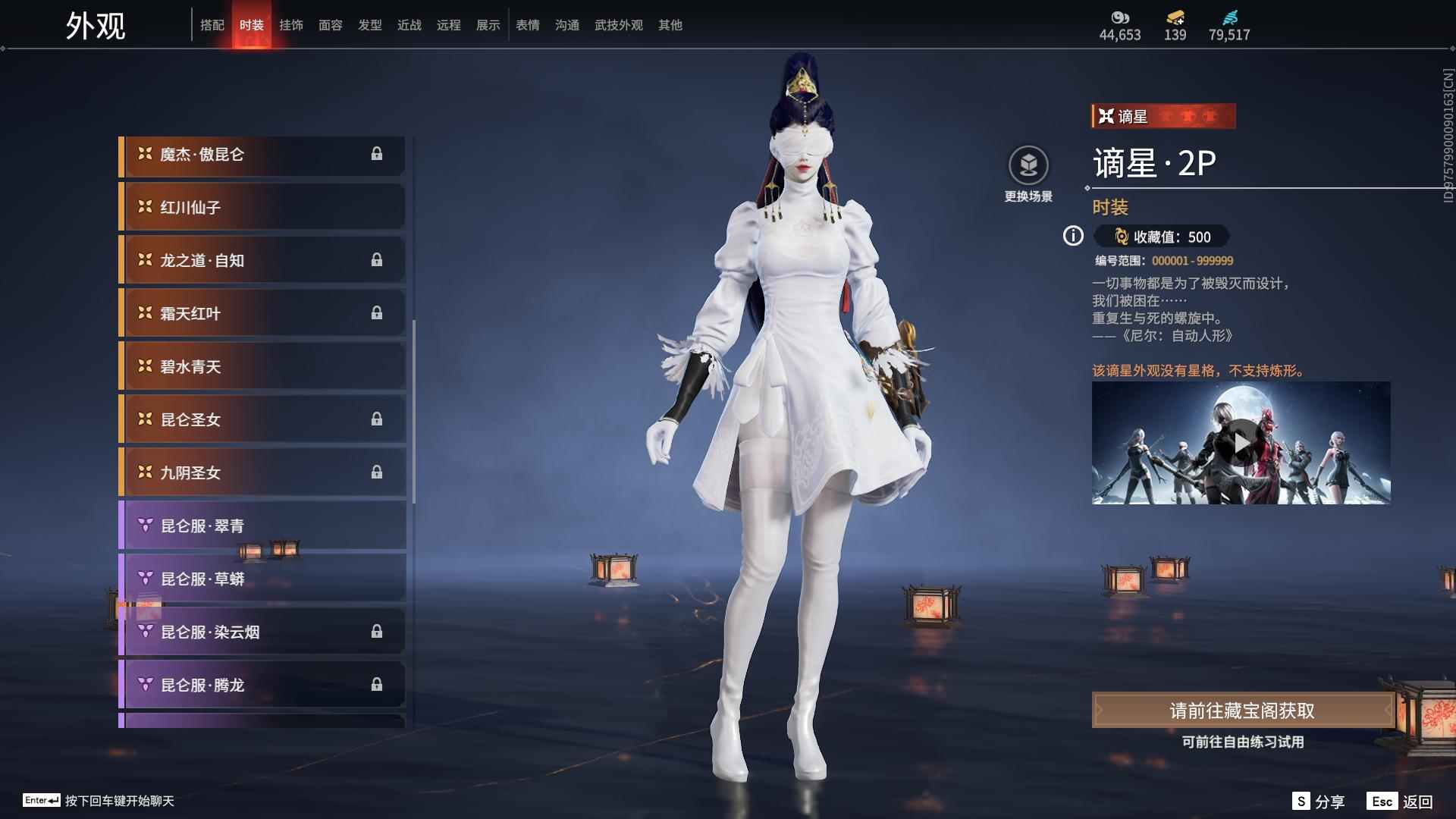Expand the 其他 appearance category

coord(669,24)
